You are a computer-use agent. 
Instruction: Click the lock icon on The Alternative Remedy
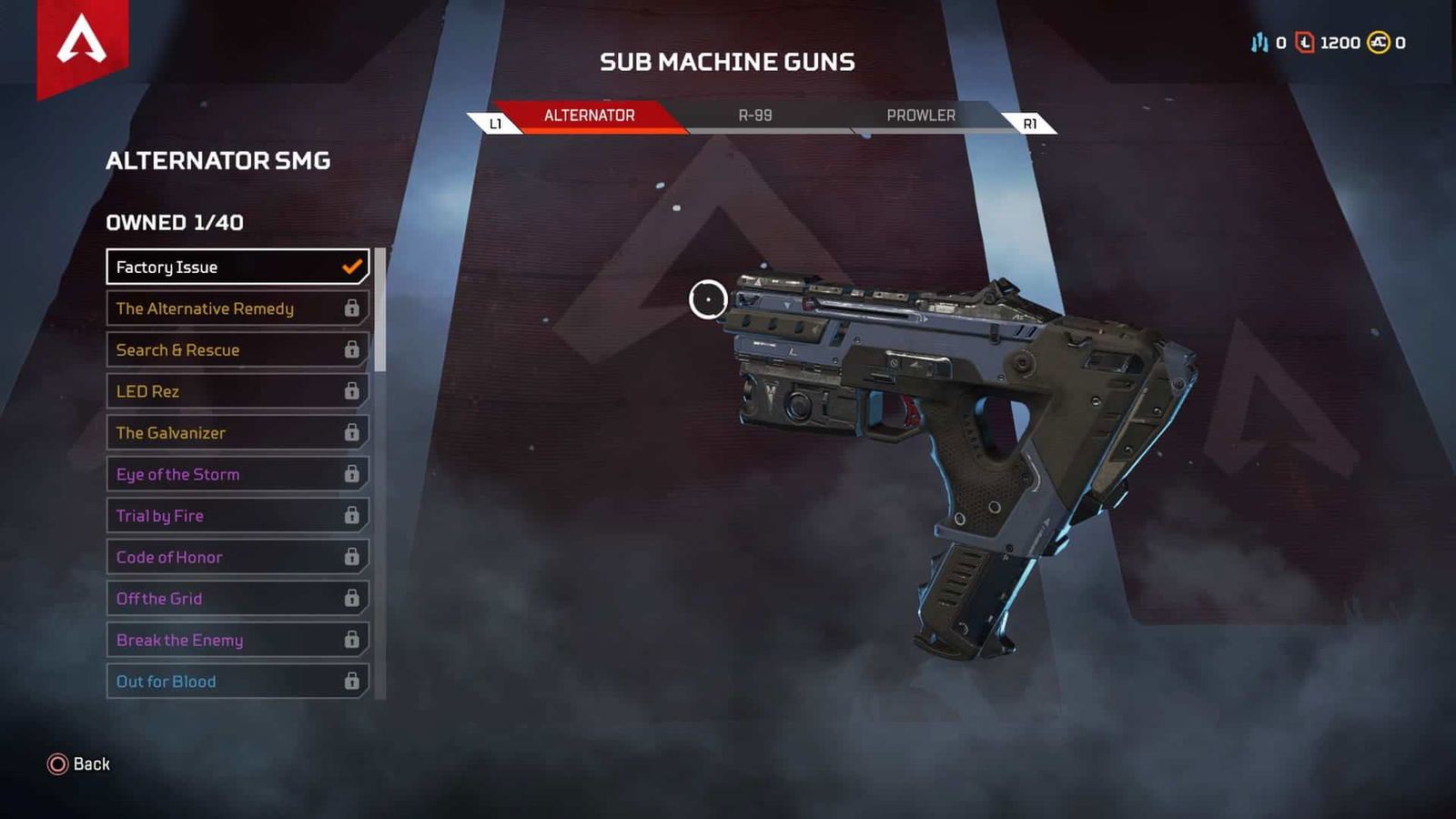pos(350,308)
